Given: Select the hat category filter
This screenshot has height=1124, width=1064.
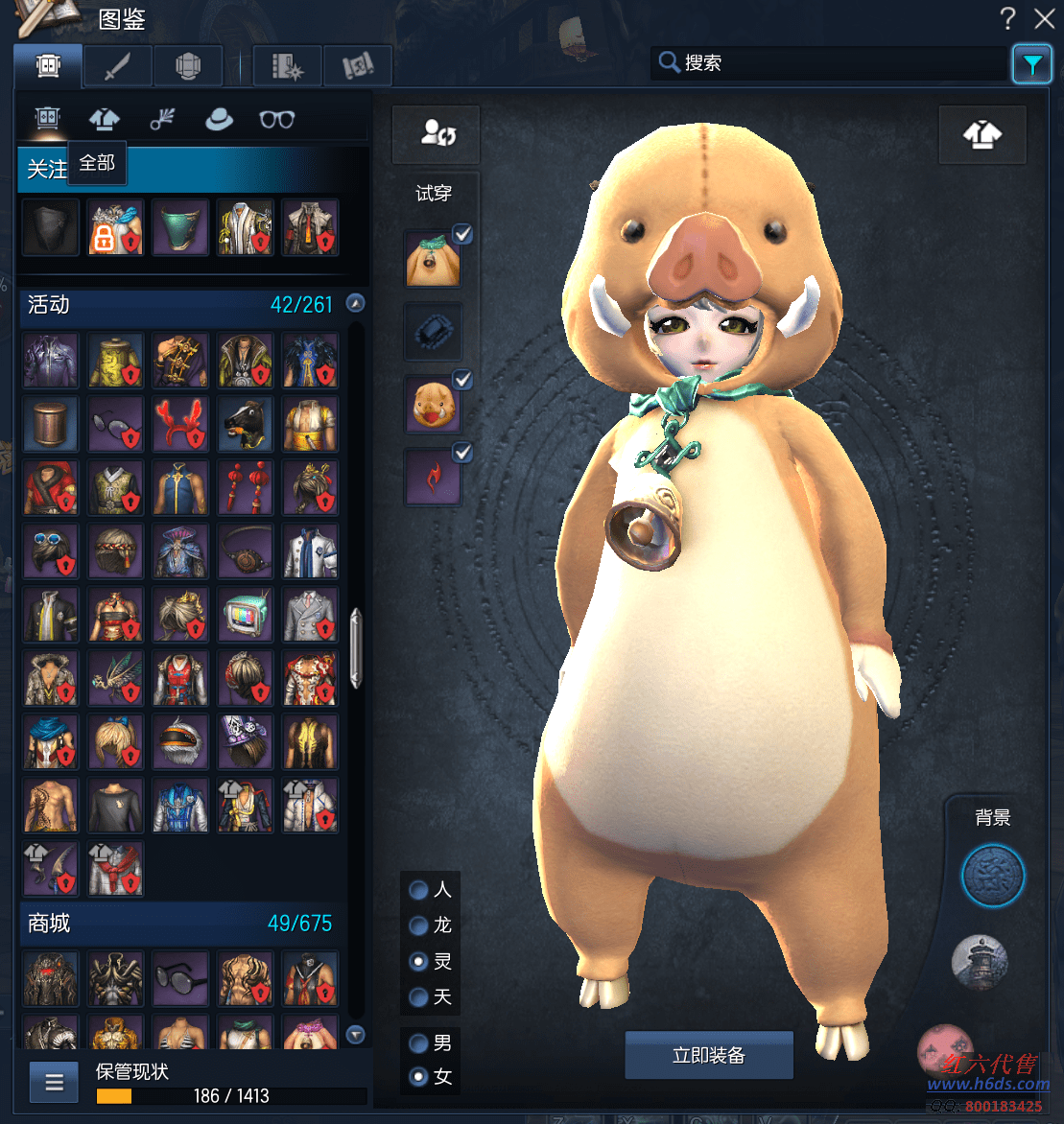Looking at the screenshot, I should pyautogui.click(x=220, y=119).
